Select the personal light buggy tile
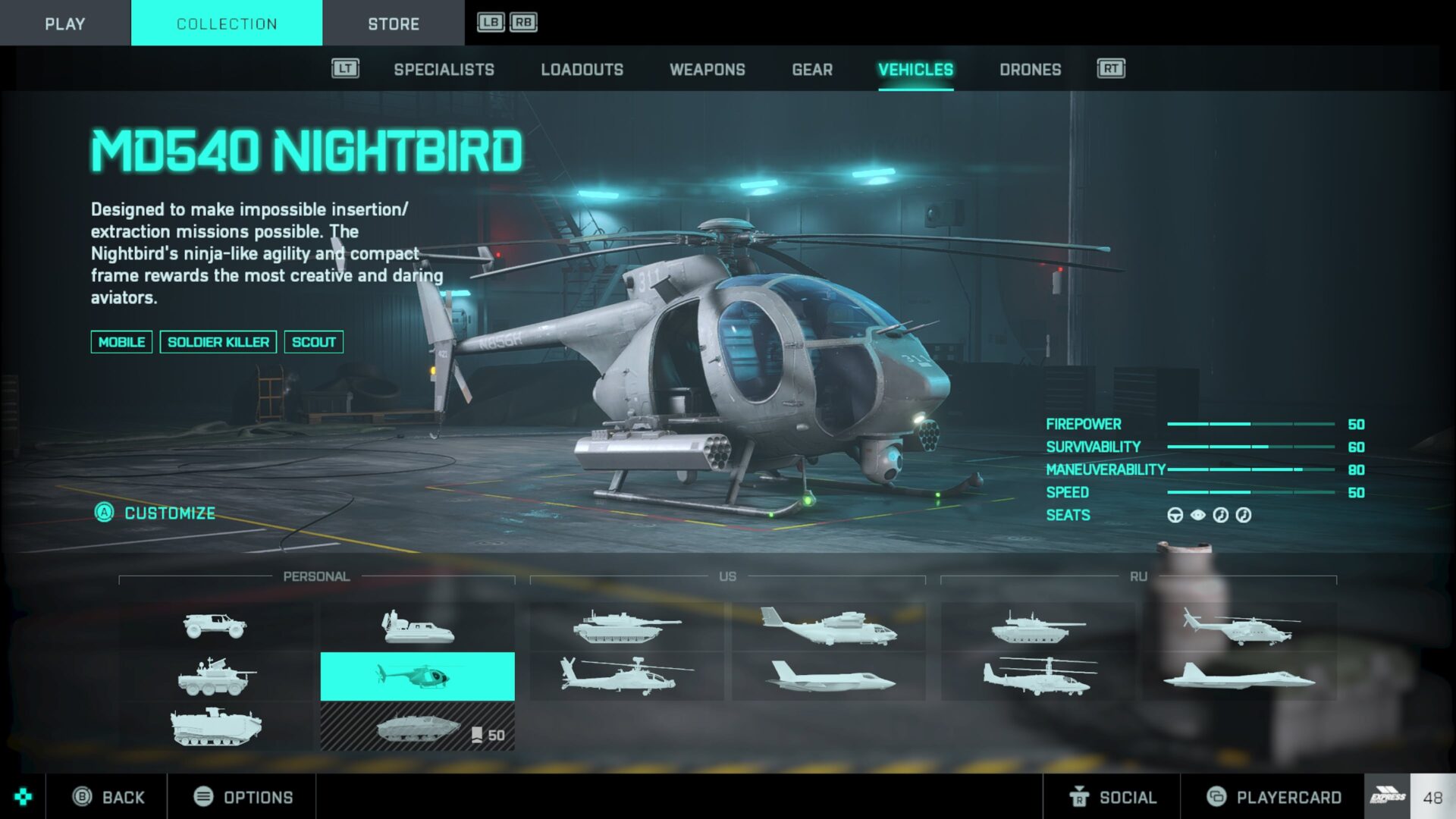1456x819 pixels. 215,626
